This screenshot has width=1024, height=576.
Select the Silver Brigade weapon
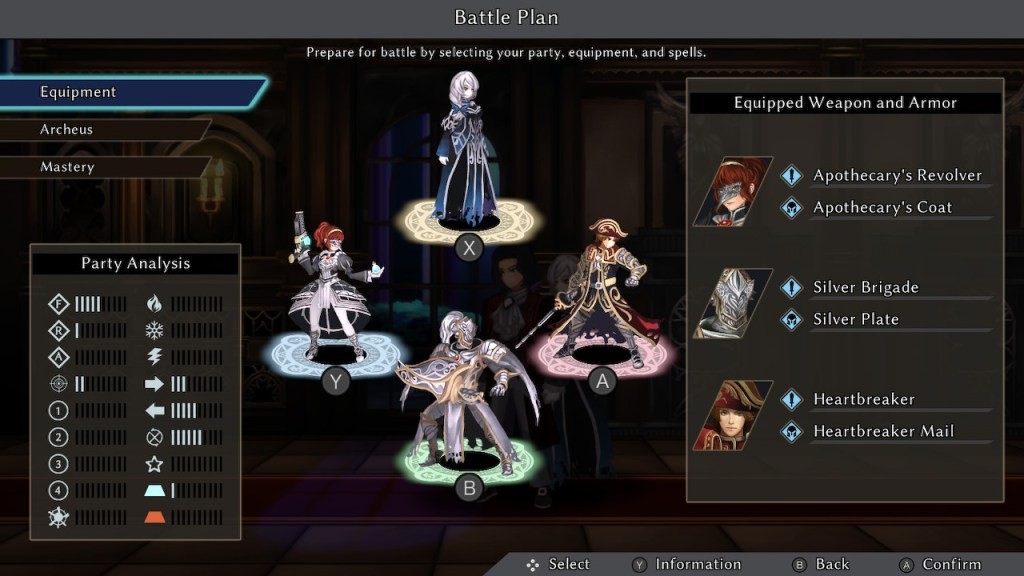pyautogui.click(x=865, y=288)
